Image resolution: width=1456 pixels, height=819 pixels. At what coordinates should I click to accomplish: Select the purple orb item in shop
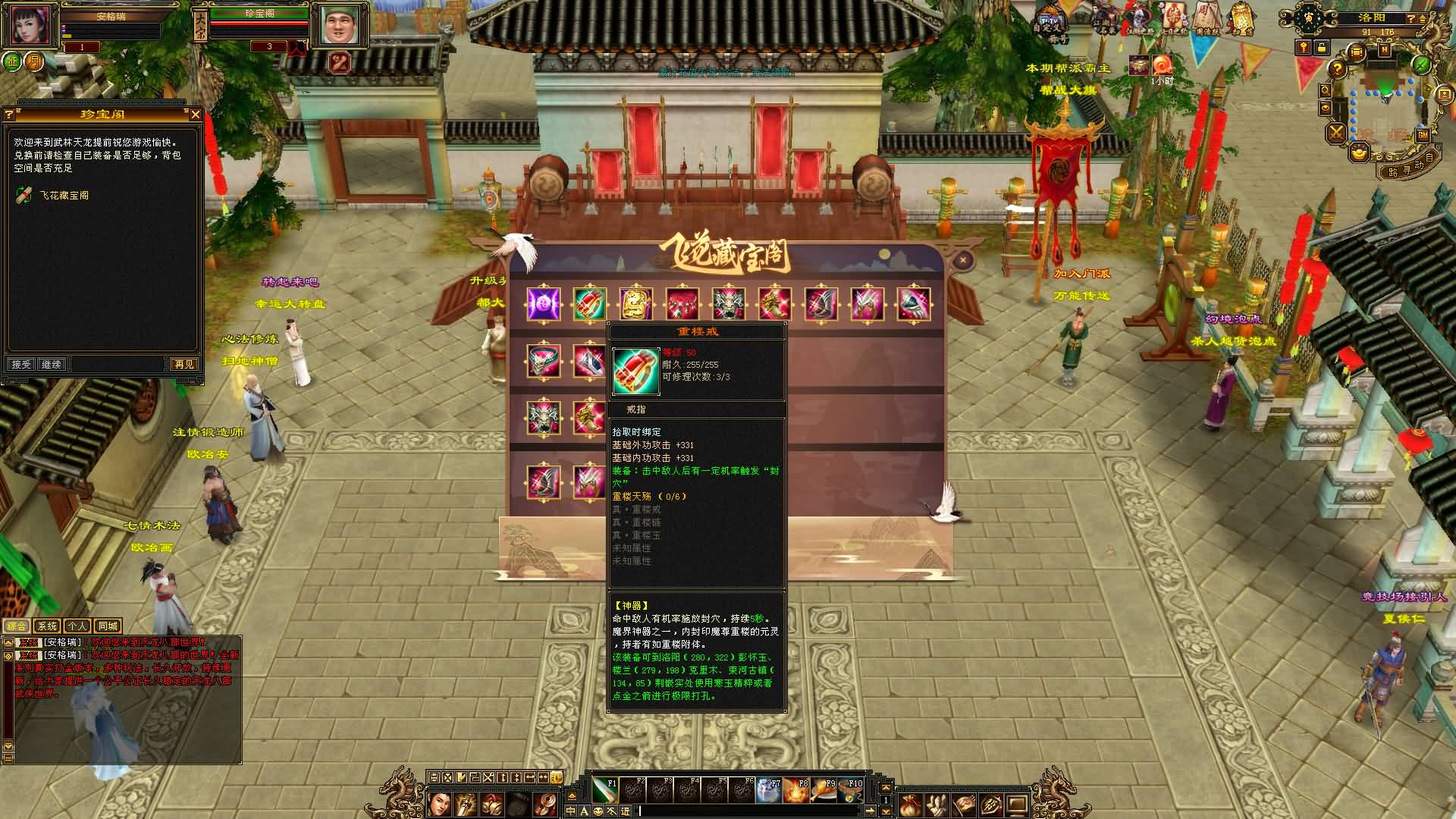coord(544,304)
